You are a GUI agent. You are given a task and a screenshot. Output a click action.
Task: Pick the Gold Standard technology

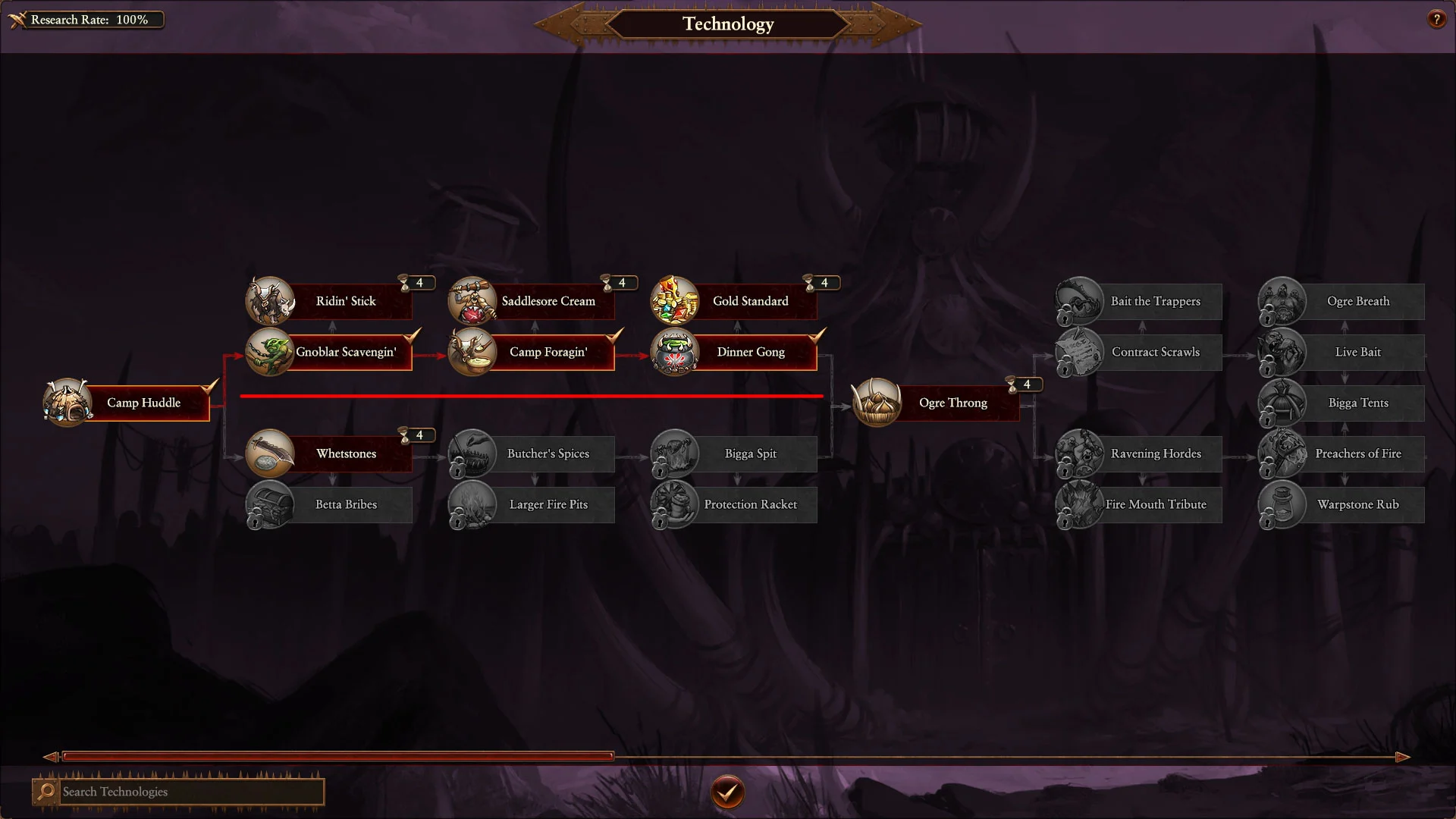click(x=750, y=301)
